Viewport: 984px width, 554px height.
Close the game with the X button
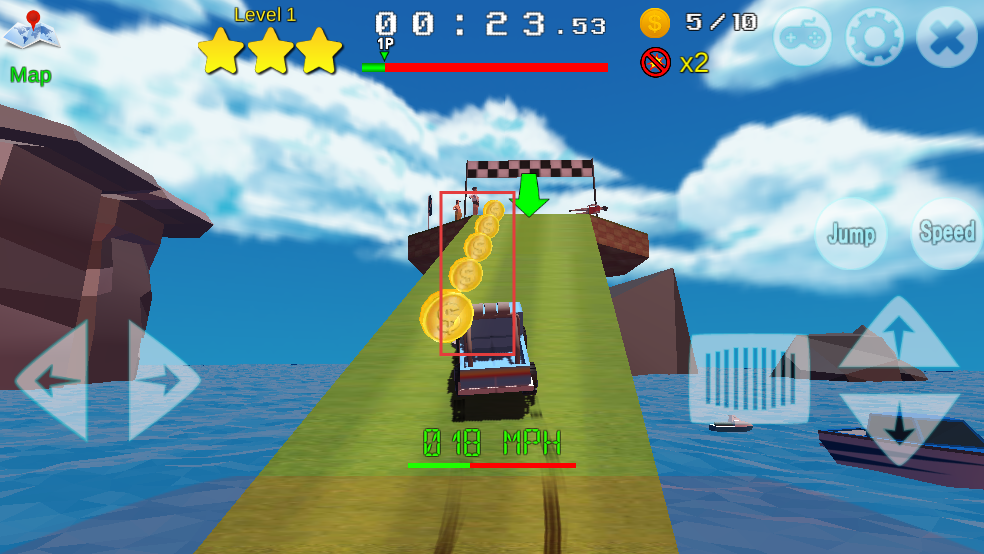tap(946, 39)
